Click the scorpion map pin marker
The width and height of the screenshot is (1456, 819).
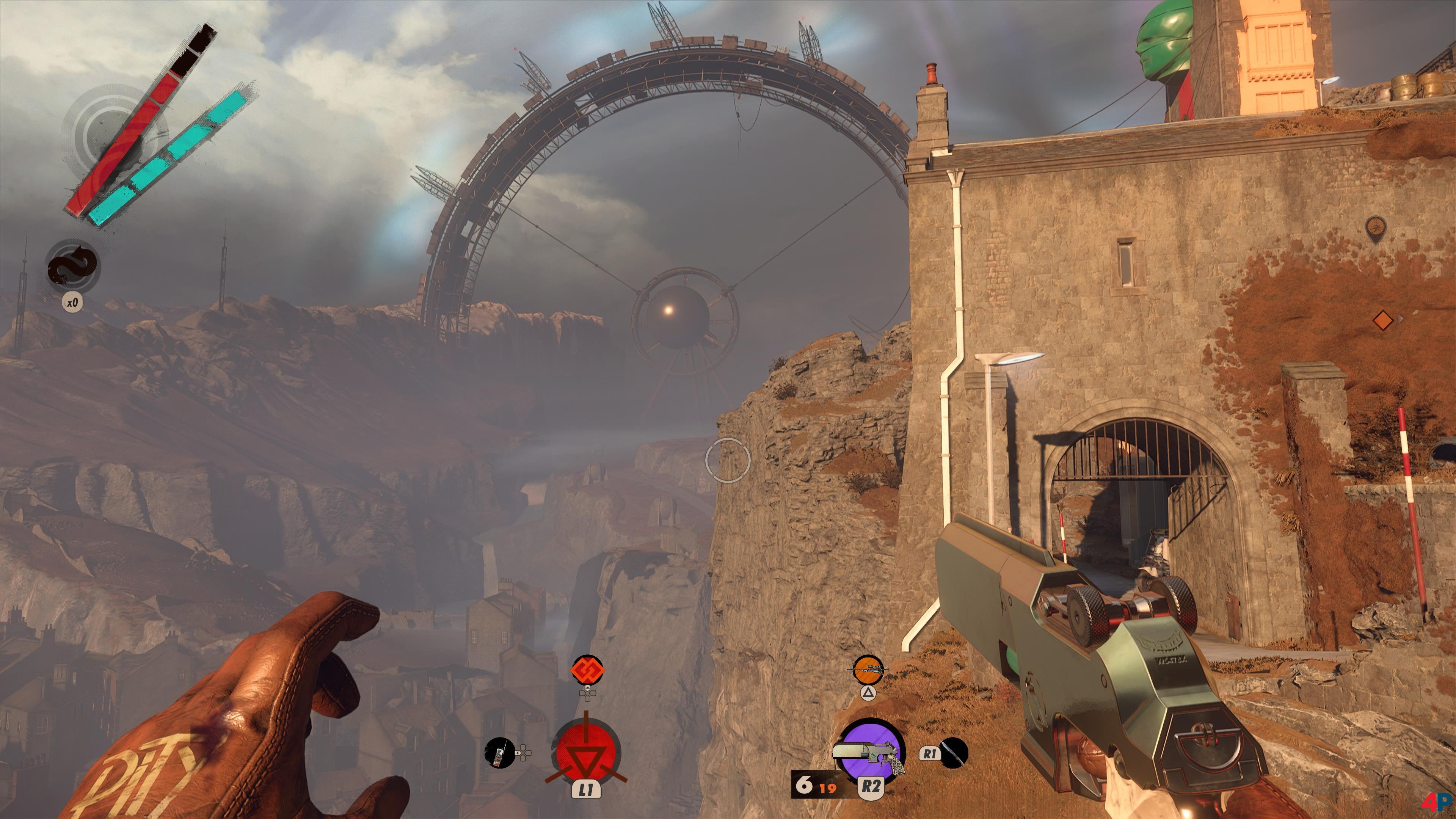(1374, 229)
